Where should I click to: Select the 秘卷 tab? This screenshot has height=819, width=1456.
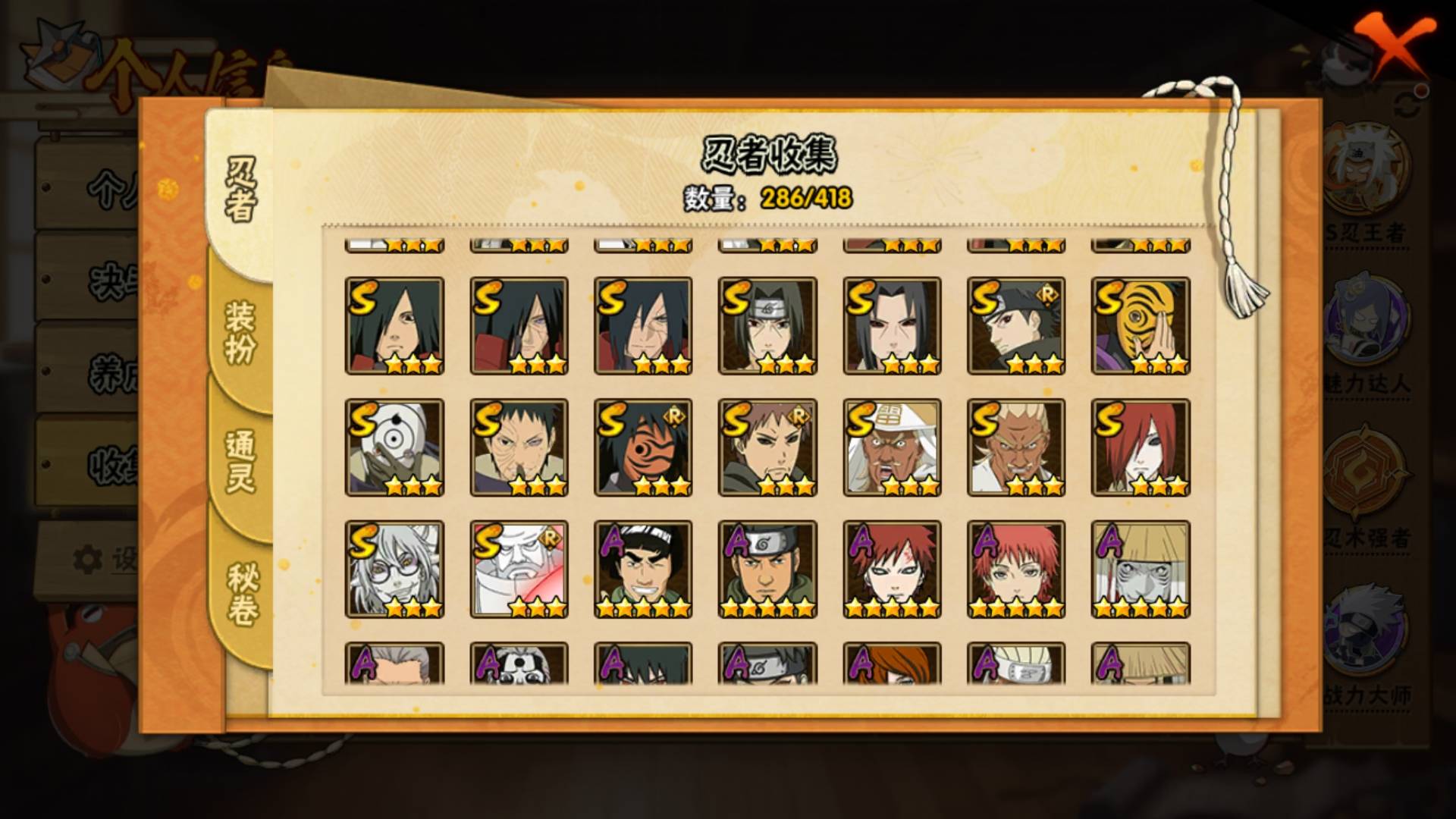coord(241,594)
